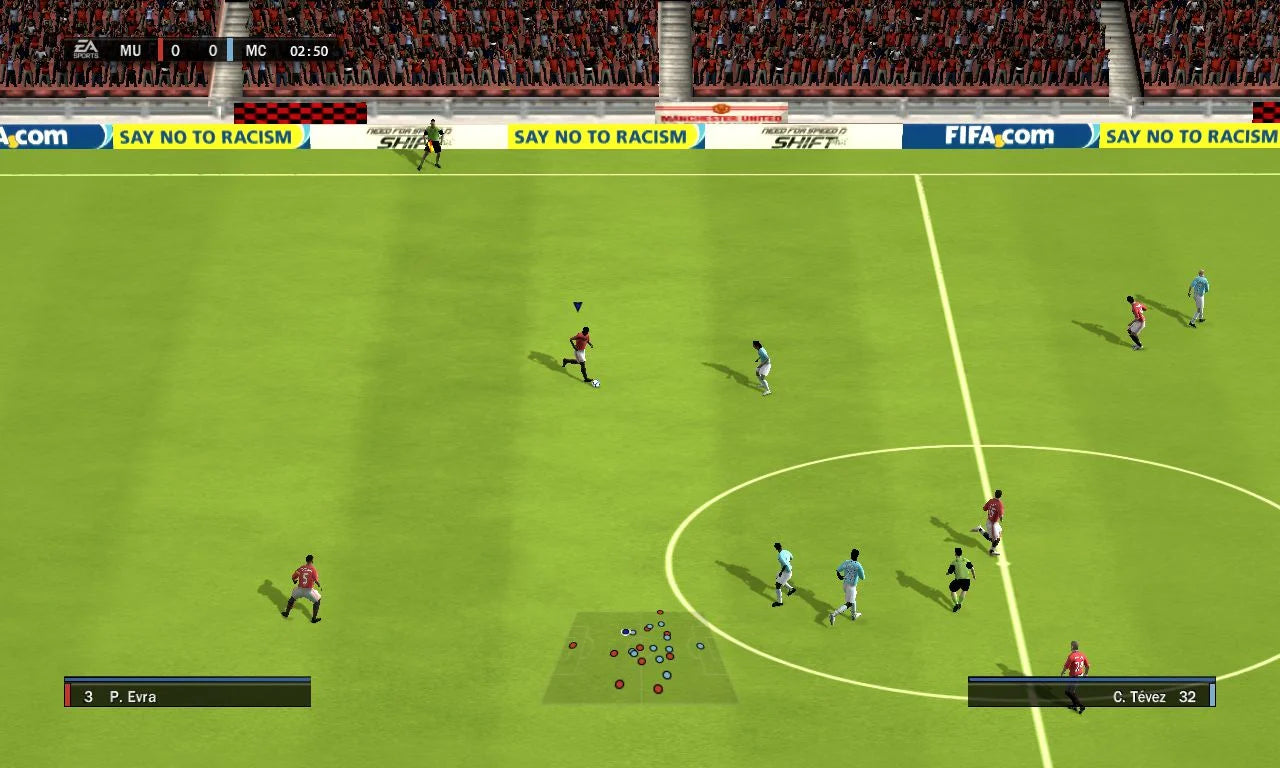Select the C. Tévez player name panel
The image size is (1280, 768).
pyautogui.click(x=1091, y=695)
